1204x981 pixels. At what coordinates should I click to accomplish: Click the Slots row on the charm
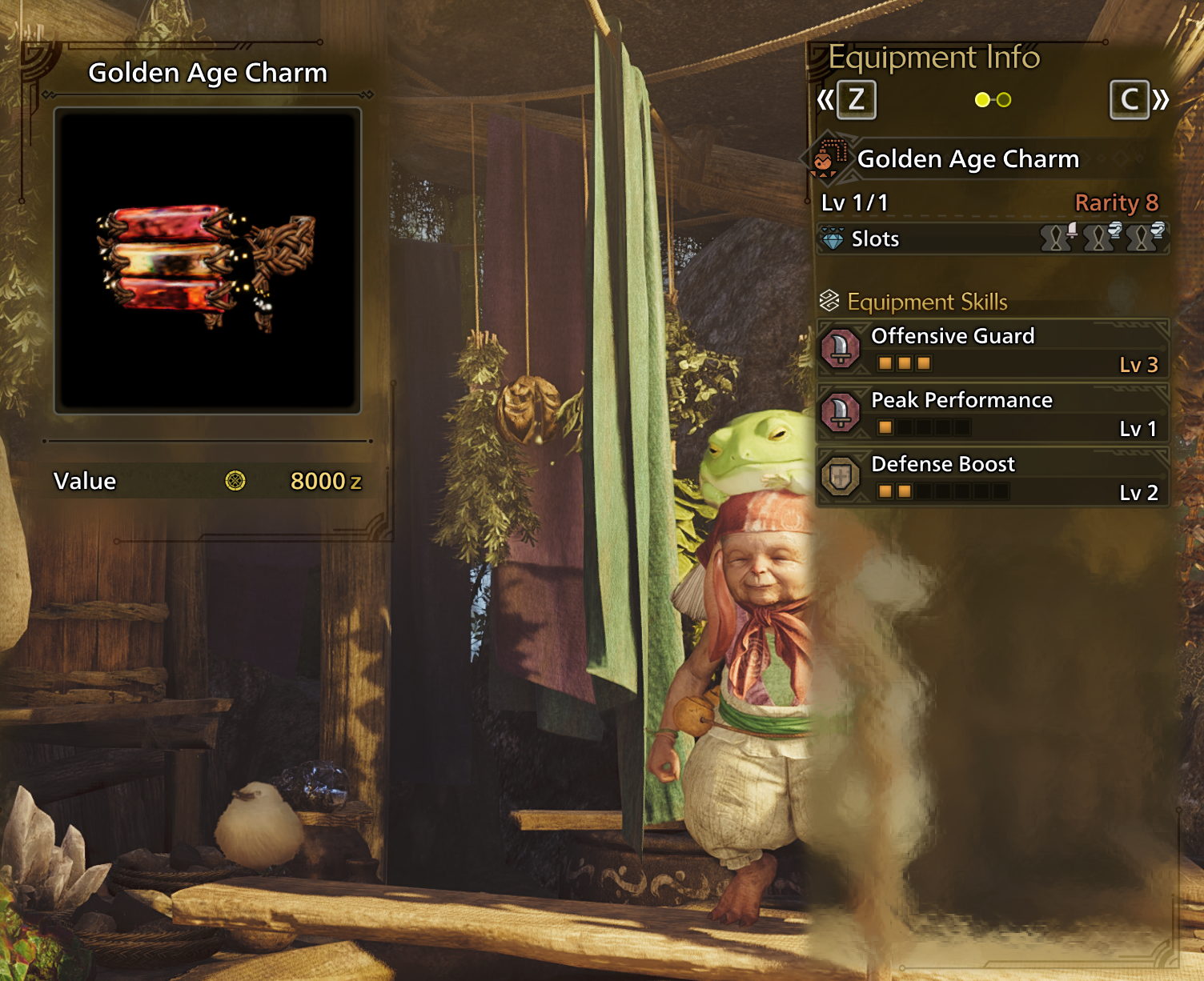tap(993, 238)
